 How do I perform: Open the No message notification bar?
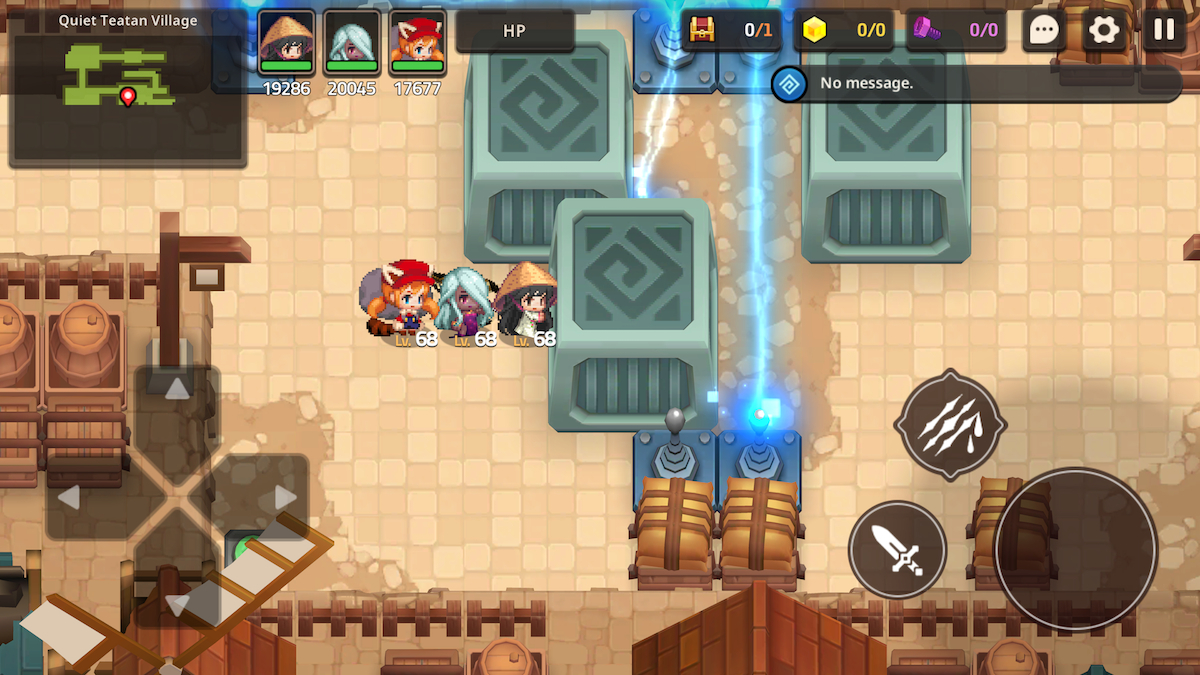pyautogui.click(x=975, y=83)
